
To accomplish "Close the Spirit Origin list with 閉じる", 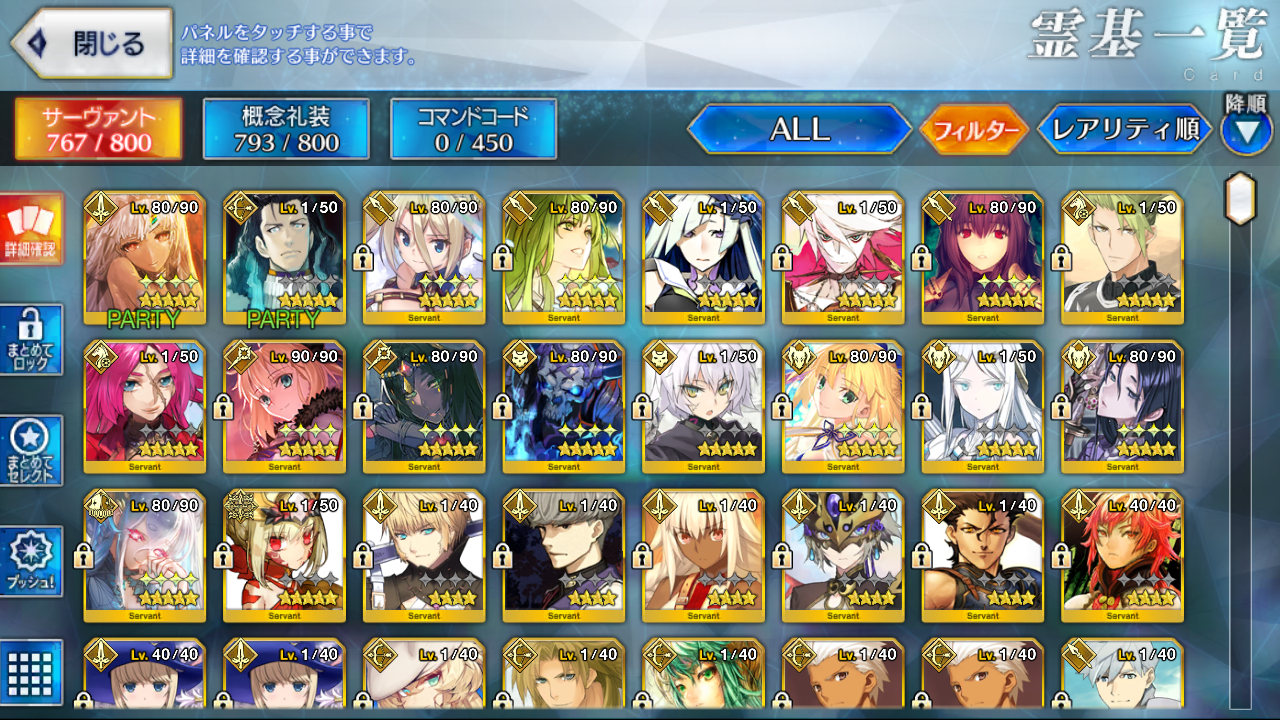I will [x=92, y=44].
